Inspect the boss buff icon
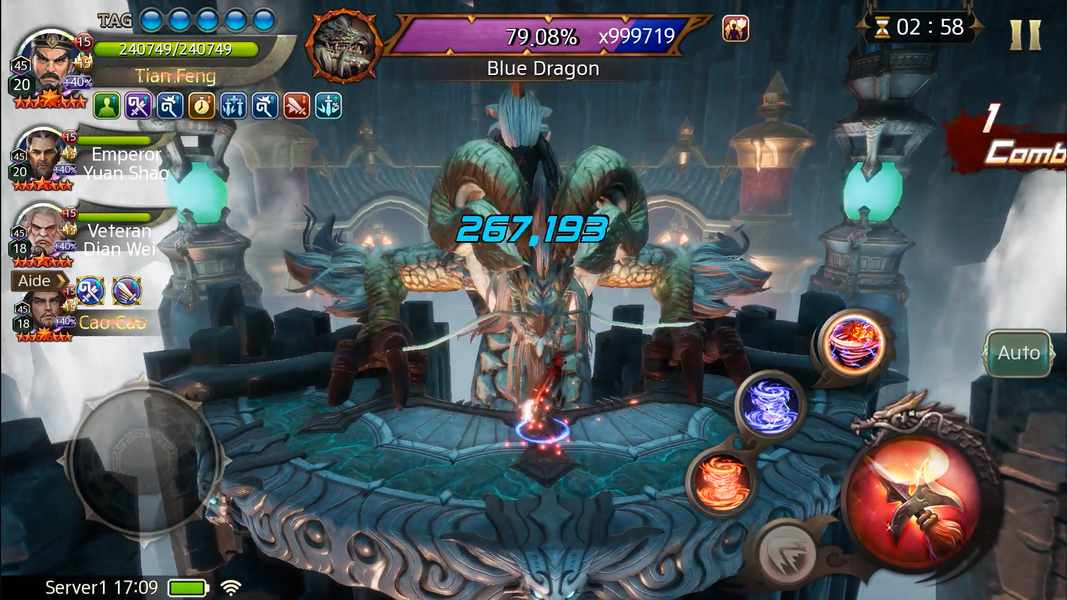1067x600 pixels. pyautogui.click(x=736, y=29)
